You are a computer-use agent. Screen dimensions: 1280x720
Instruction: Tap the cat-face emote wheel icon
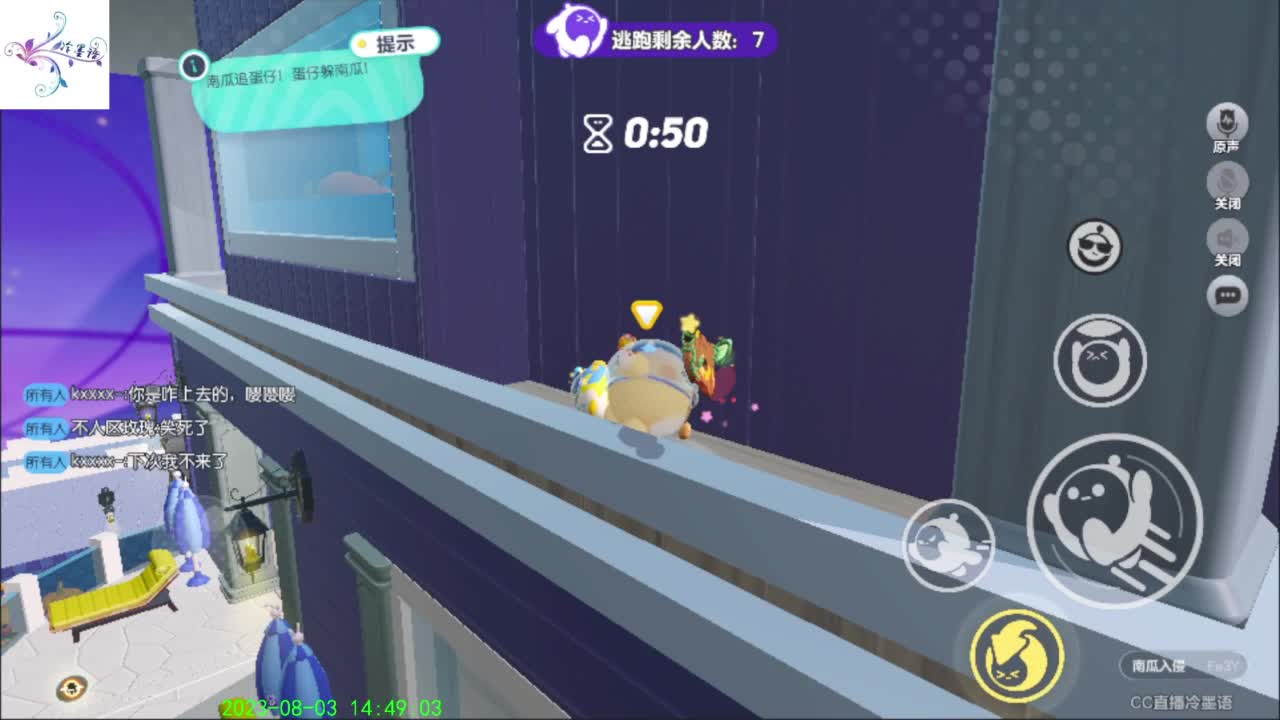(x=1097, y=360)
